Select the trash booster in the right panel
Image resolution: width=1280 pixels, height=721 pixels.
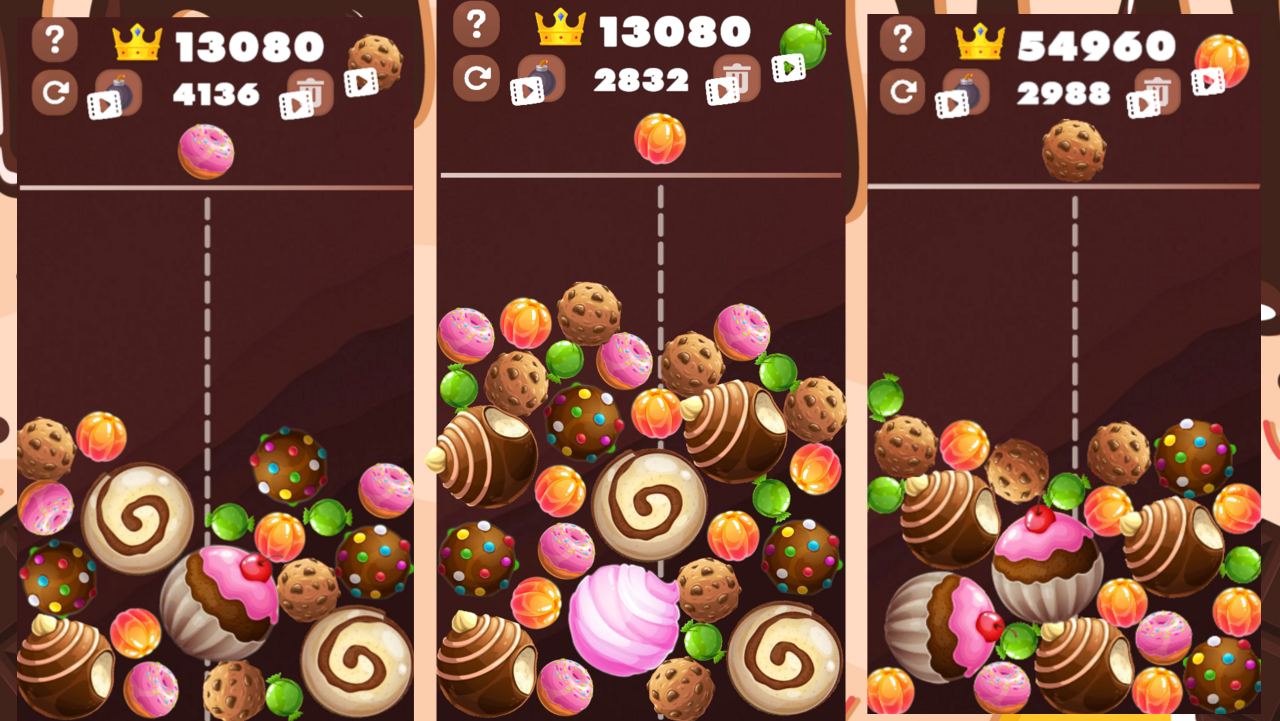click(x=1157, y=92)
